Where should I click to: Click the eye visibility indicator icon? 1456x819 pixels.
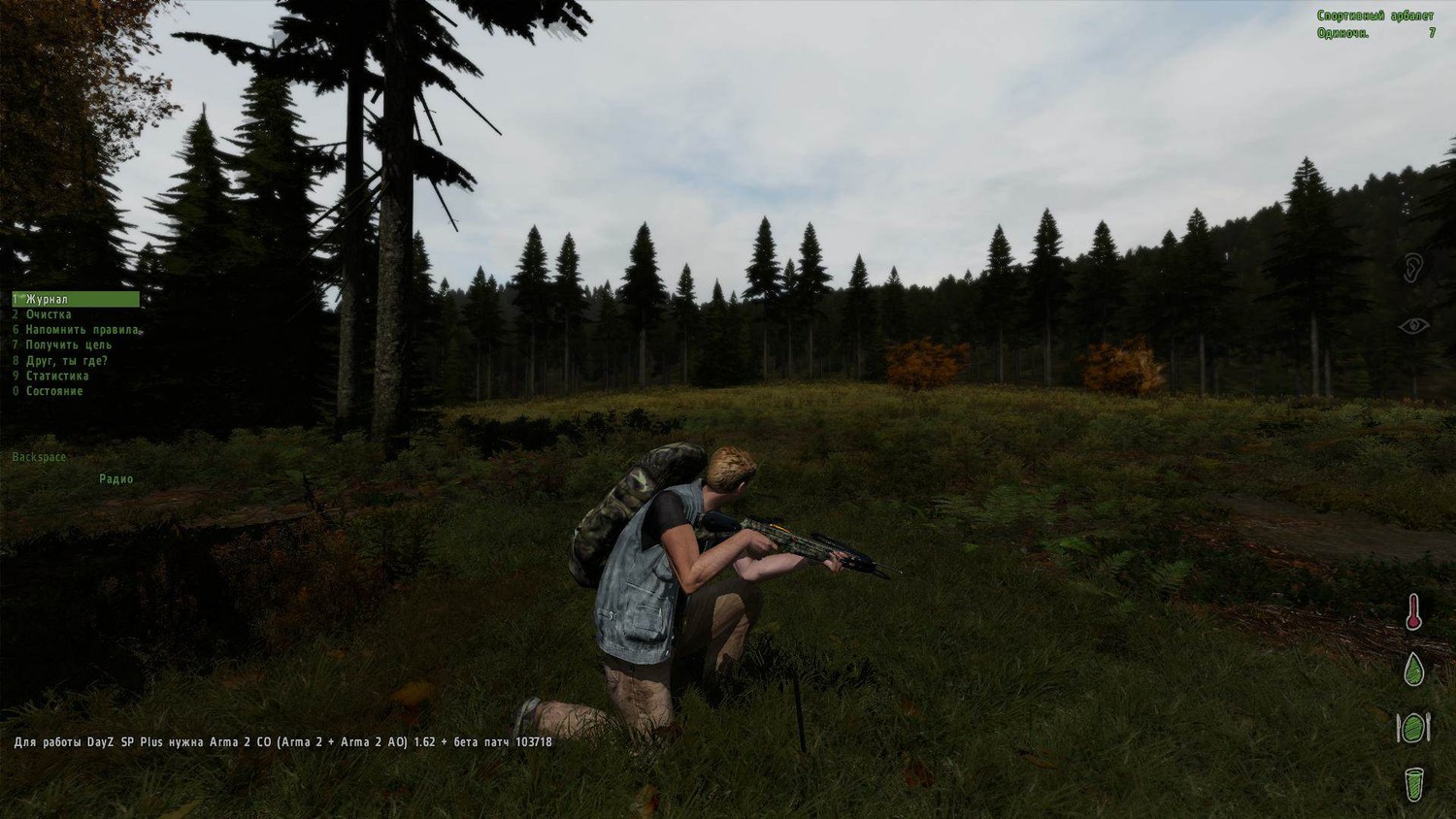coord(1413,326)
